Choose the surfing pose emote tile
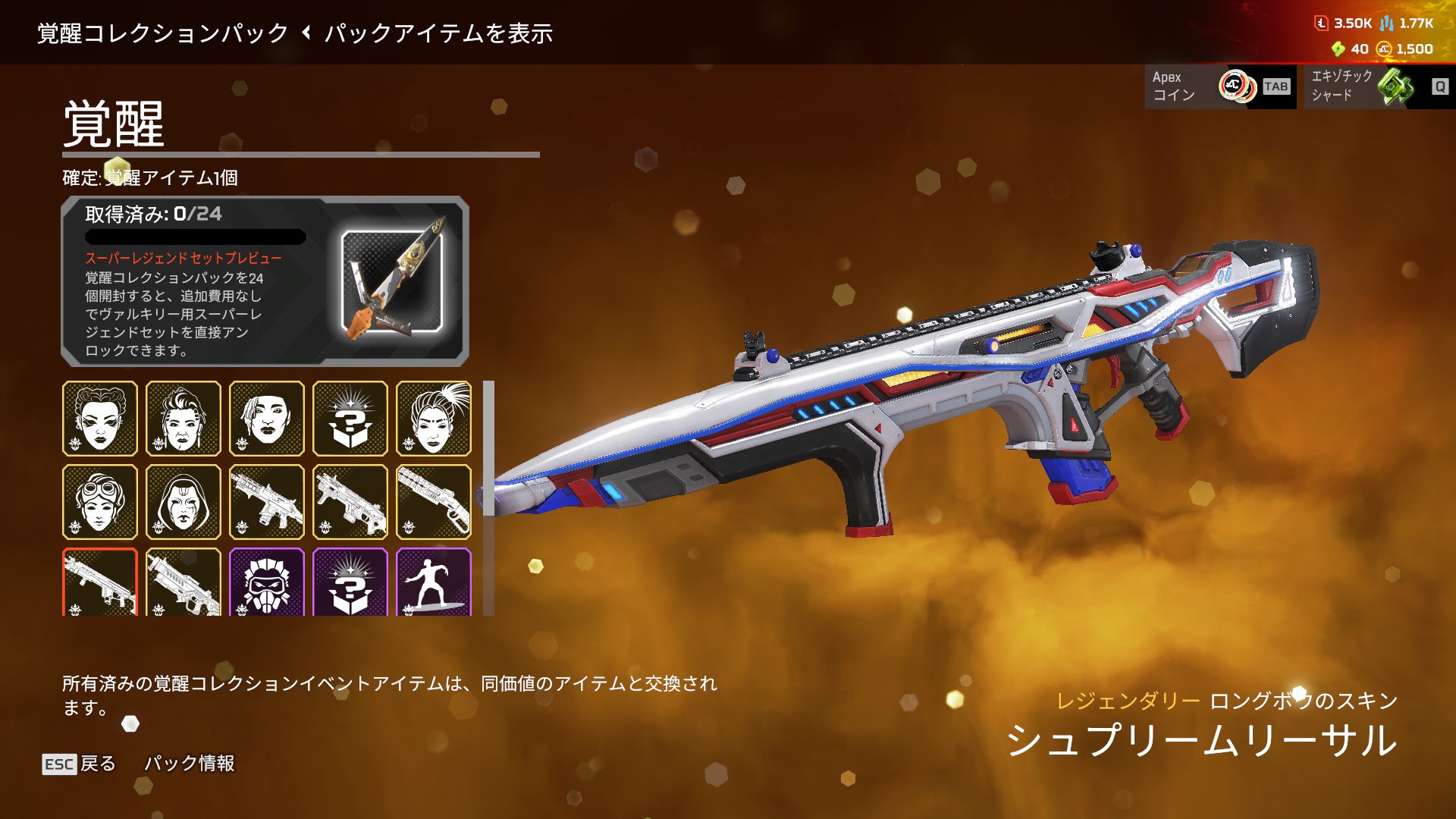The image size is (1456, 819). point(434,582)
